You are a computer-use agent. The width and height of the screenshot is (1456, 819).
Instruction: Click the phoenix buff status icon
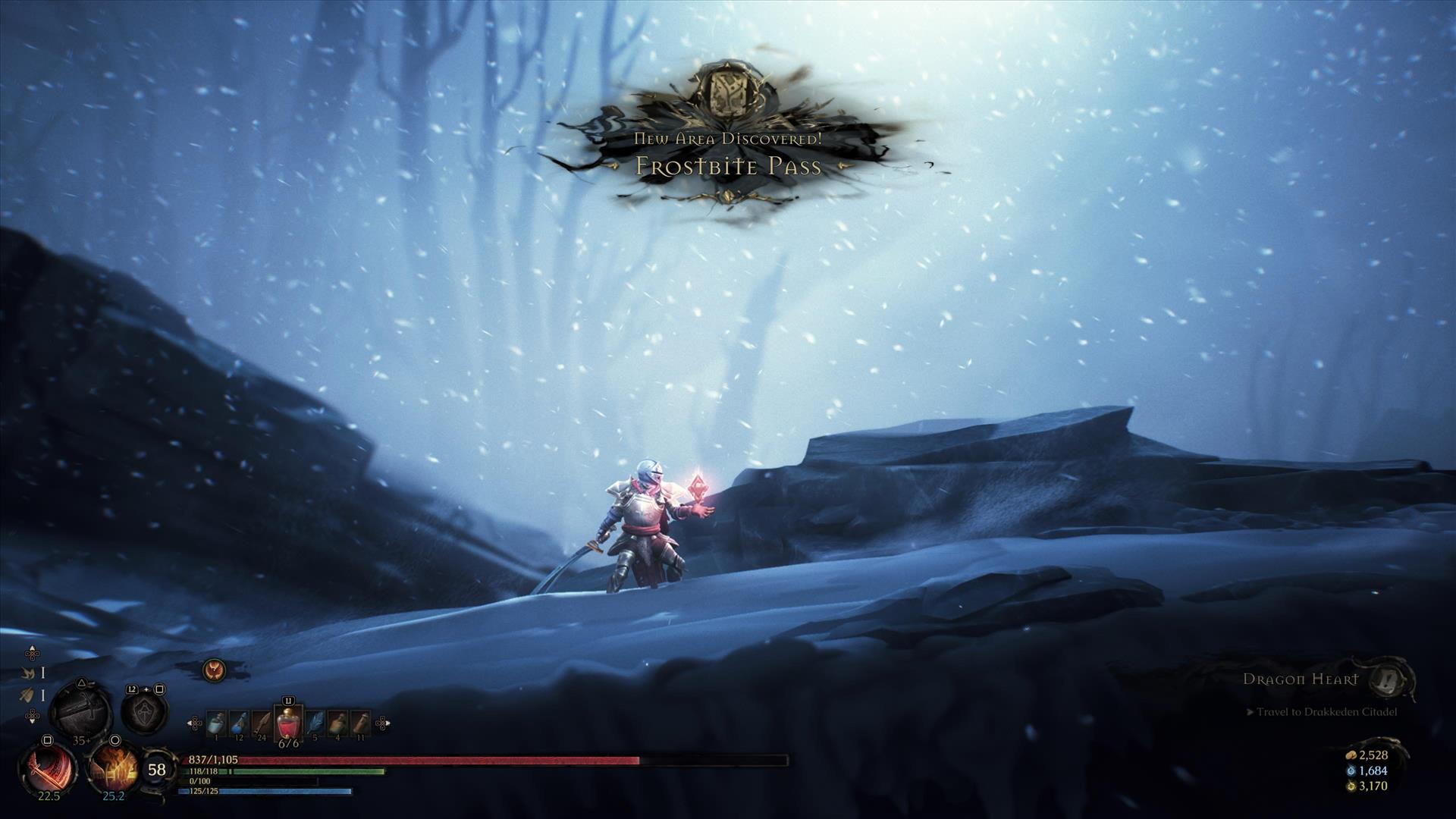tap(214, 670)
